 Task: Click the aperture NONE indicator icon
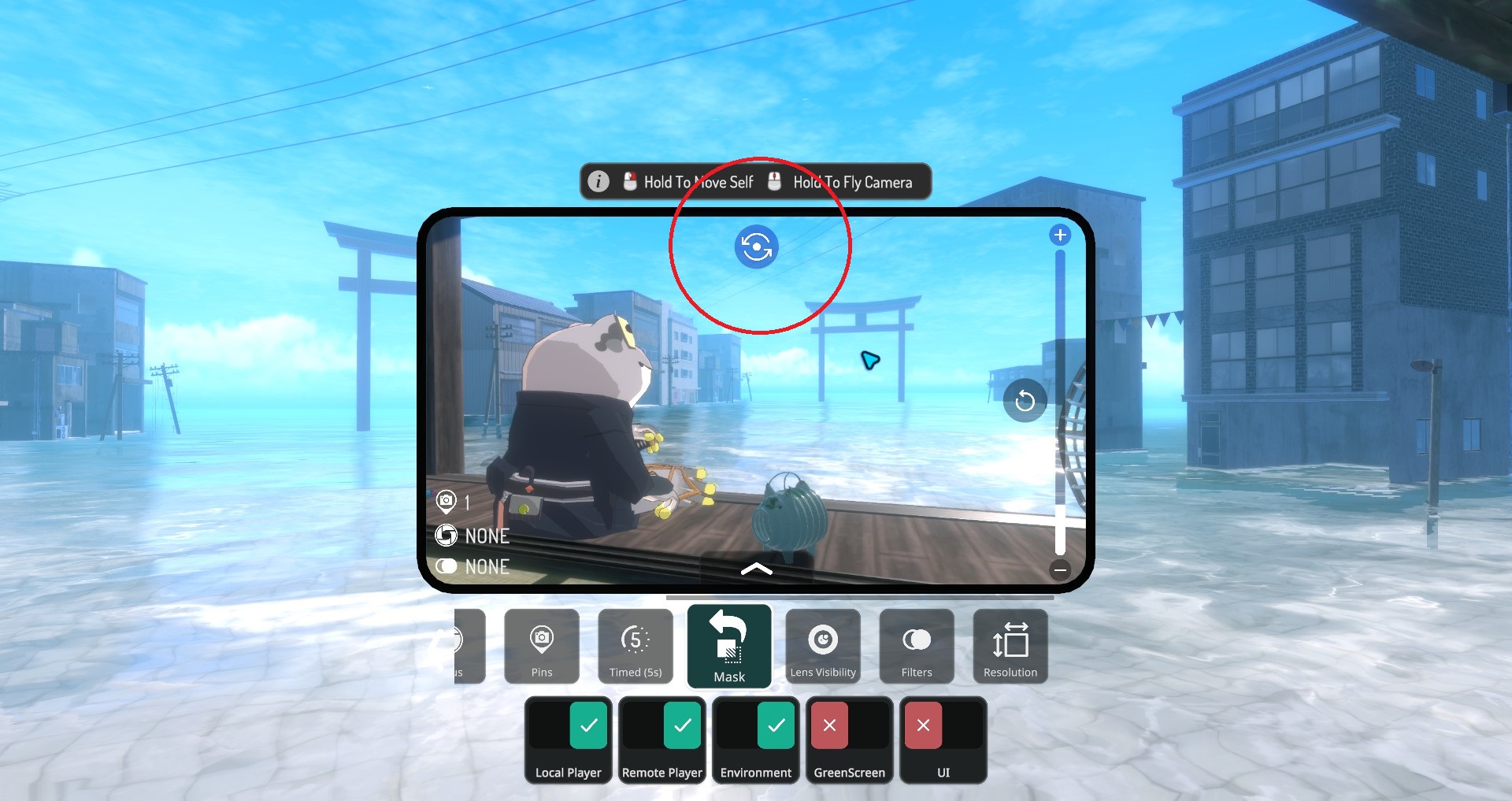point(446,536)
